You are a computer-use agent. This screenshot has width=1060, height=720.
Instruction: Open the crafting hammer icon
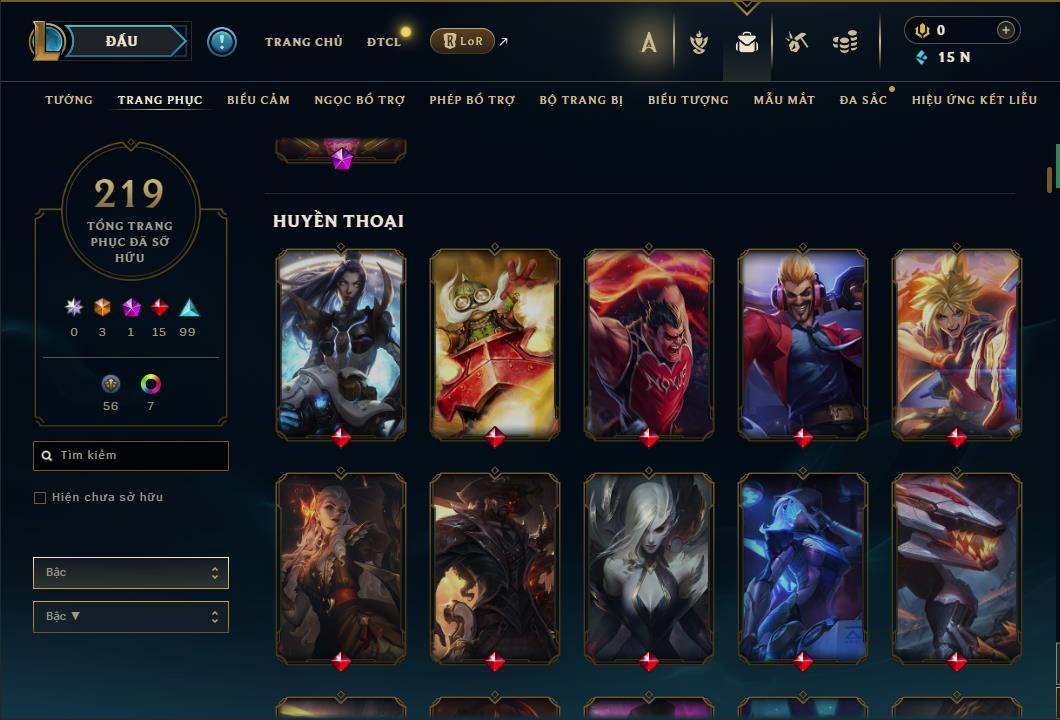coord(796,42)
